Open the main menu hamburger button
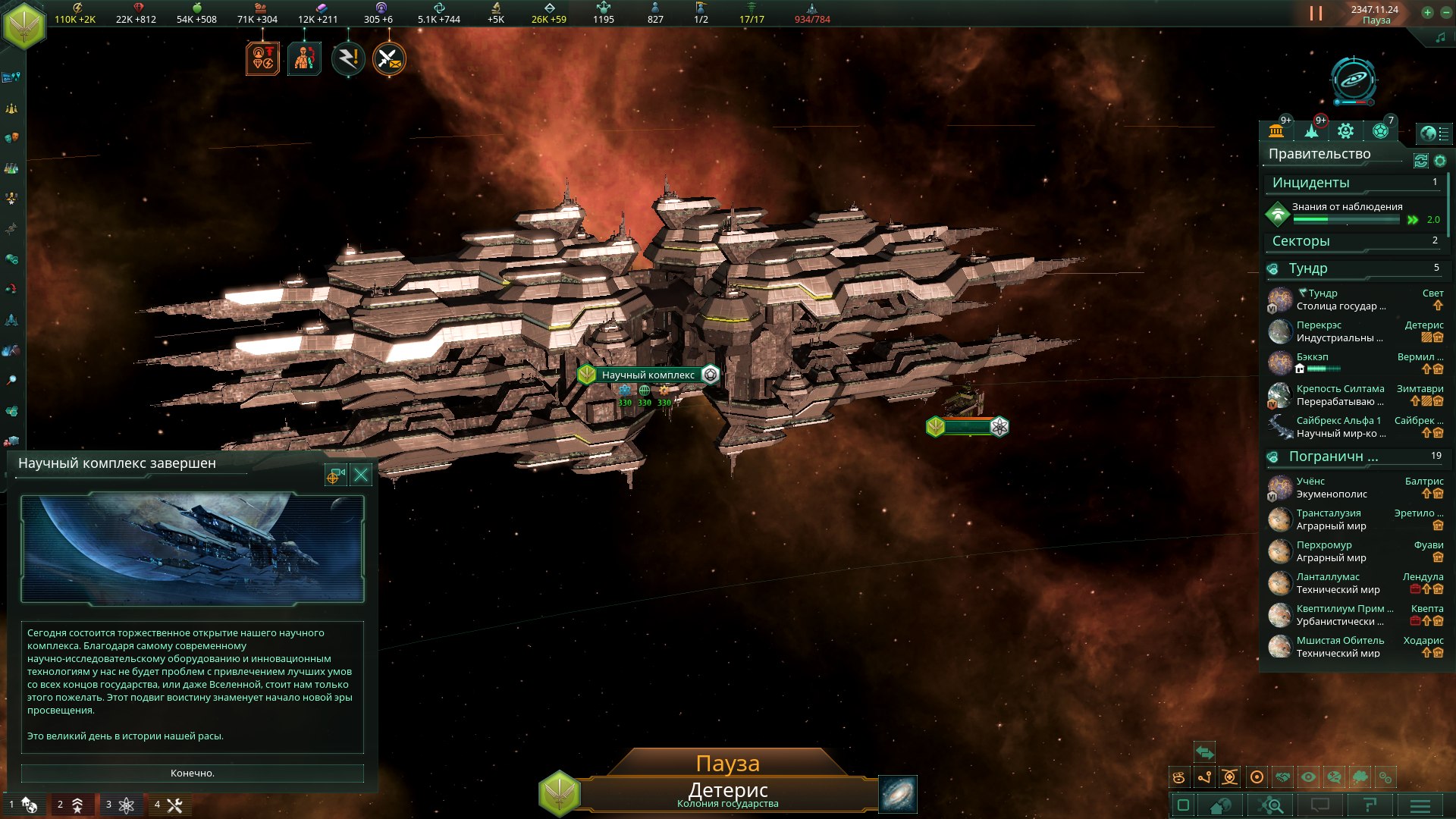Viewport: 1456px width, 819px height. [1420, 805]
